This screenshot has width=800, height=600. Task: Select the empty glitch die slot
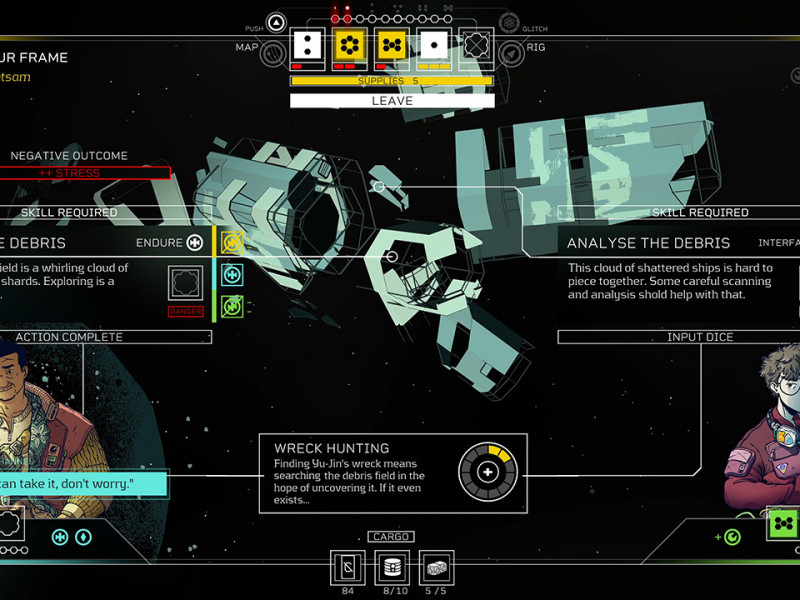(x=476, y=45)
